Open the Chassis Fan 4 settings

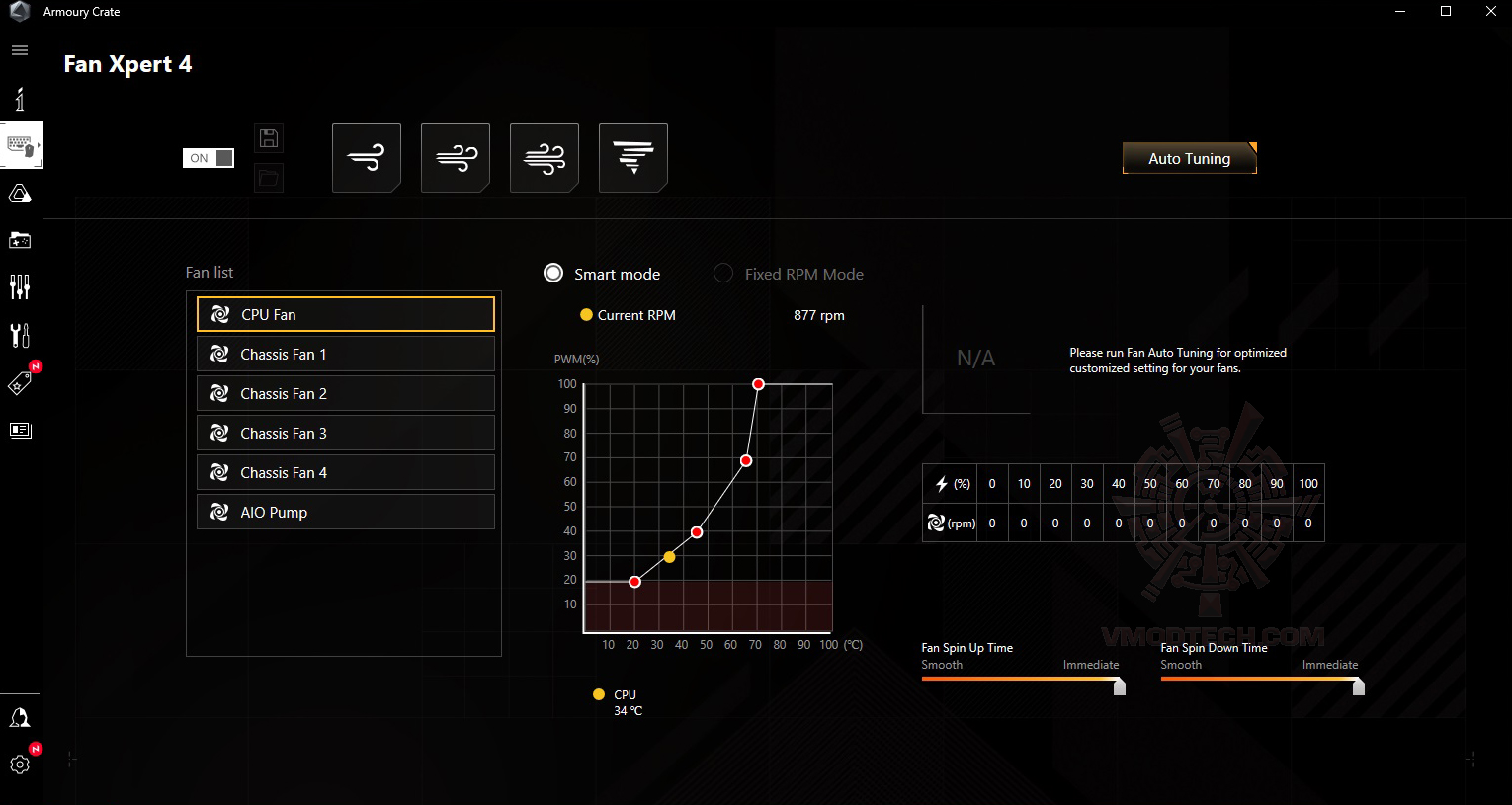click(x=345, y=472)
